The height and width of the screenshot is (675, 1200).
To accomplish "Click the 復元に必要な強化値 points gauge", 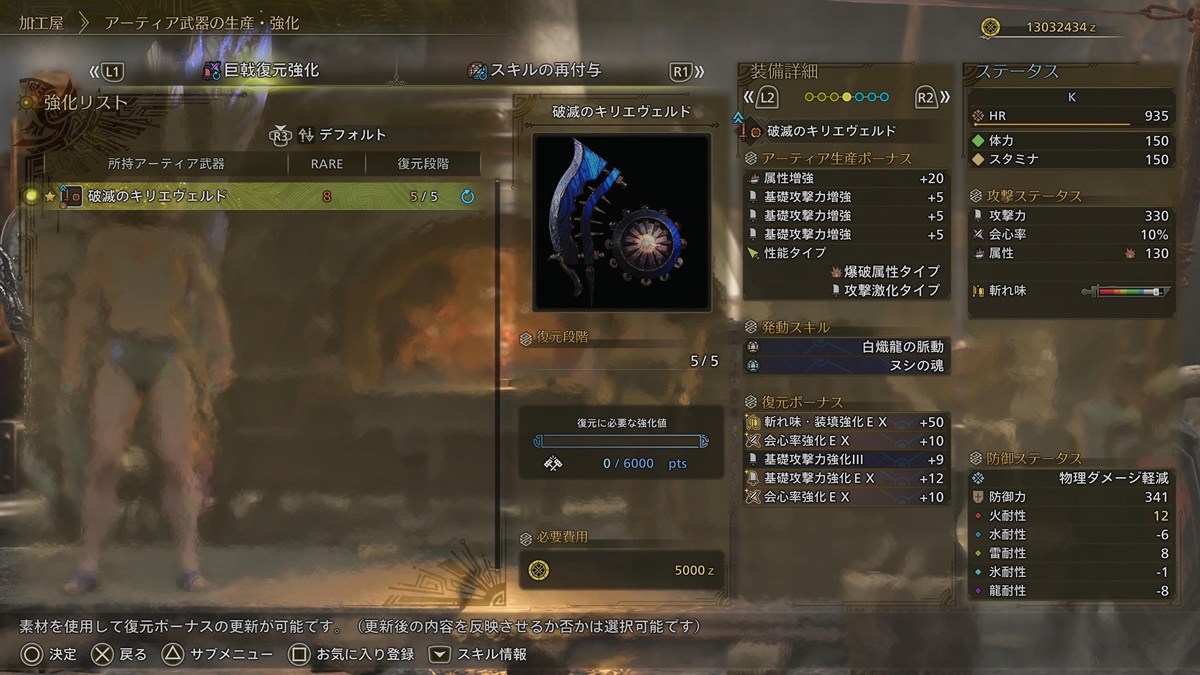I will tap(621, 441).
